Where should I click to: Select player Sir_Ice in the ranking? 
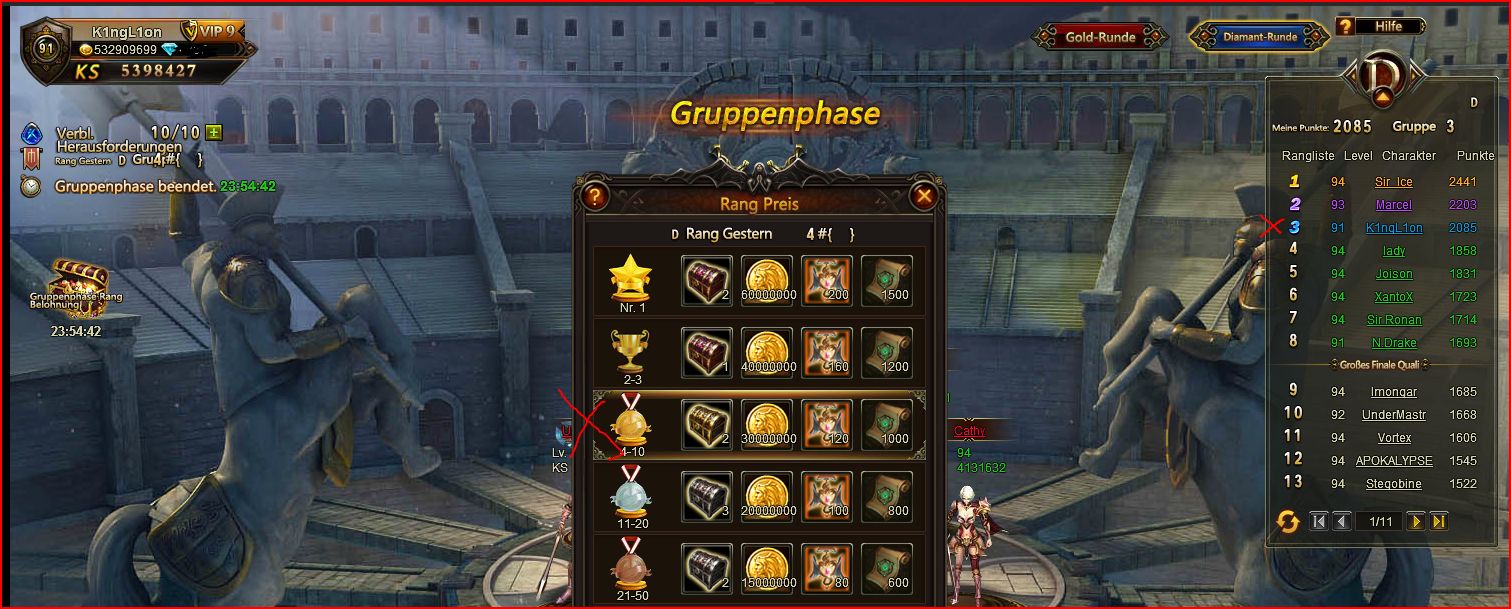coord(1394,182)
